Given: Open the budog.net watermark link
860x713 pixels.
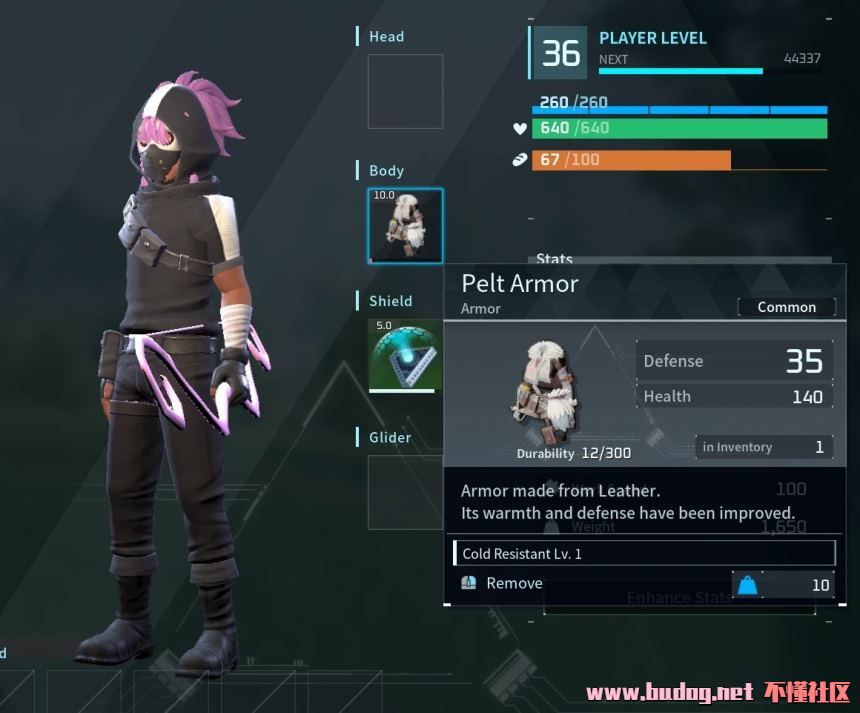Looking at the screenshot, I should click(x=668, y=692).
